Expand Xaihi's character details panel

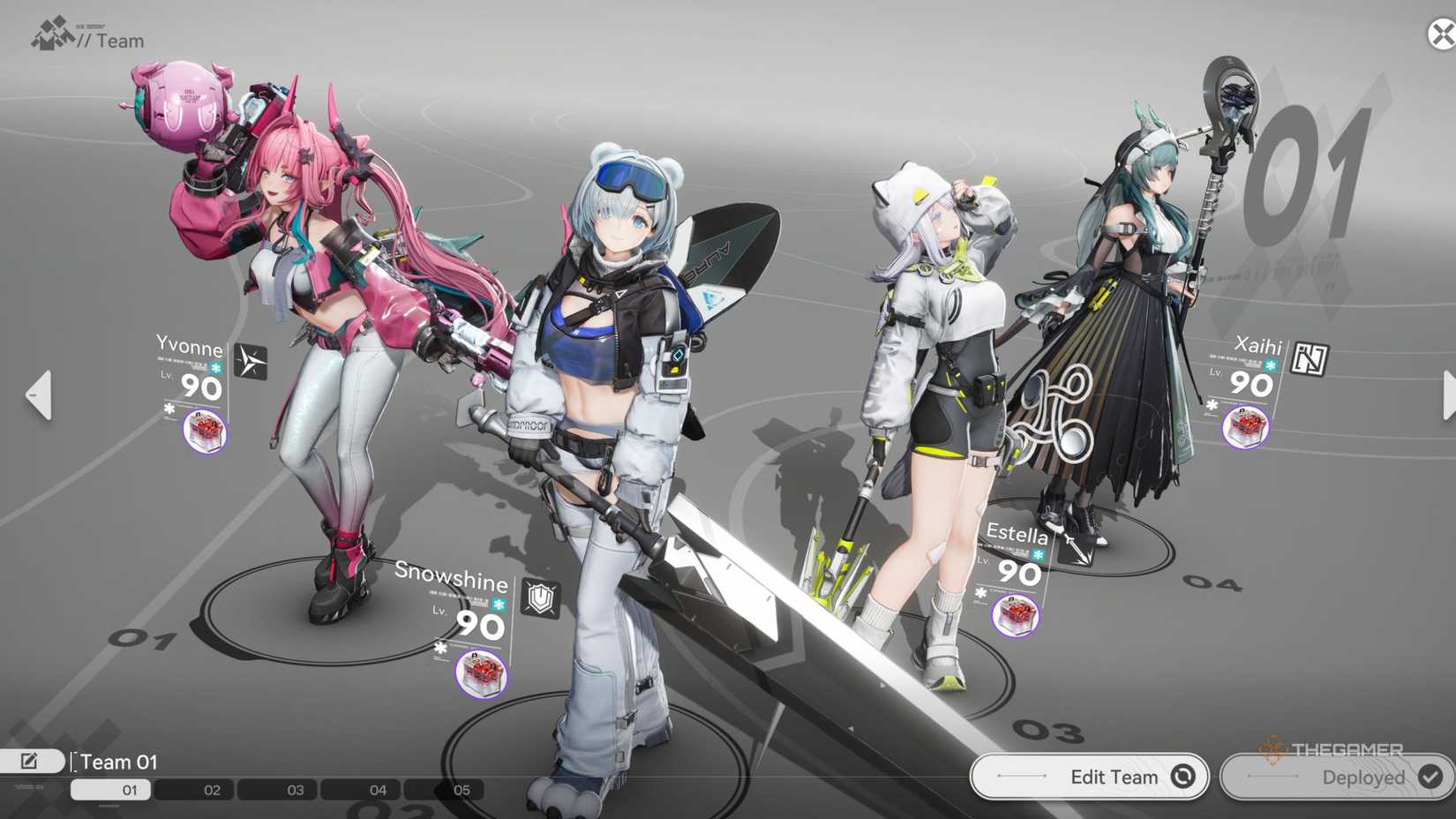1259,347
